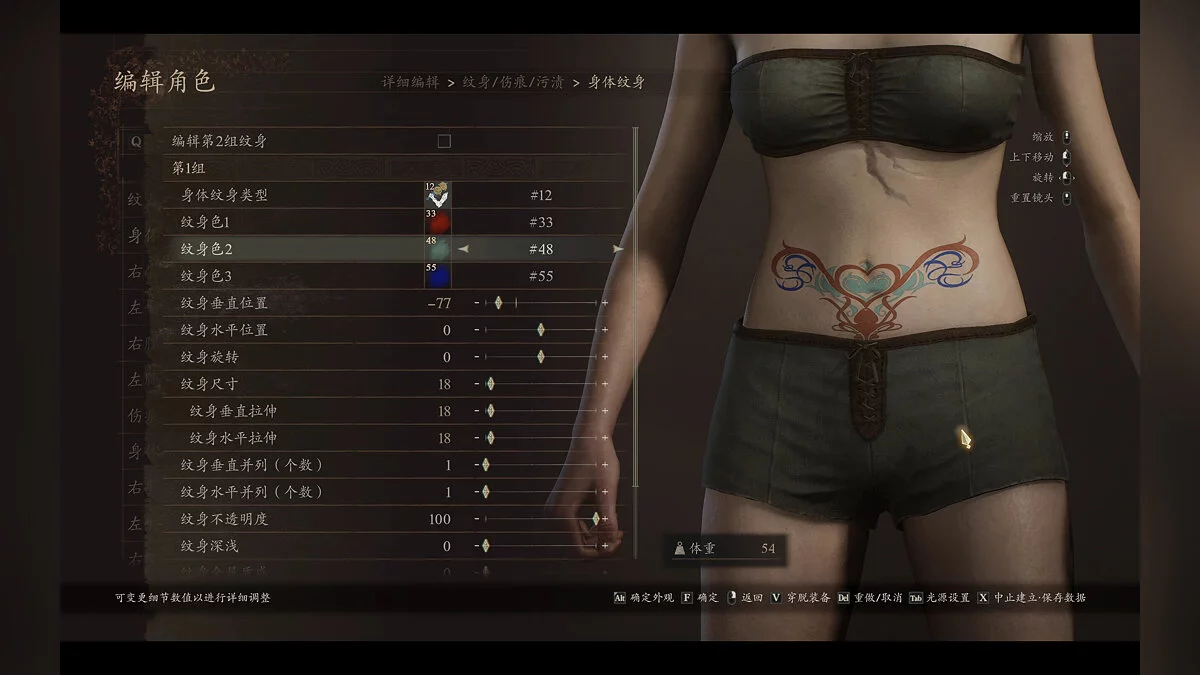Adjust the 纹身水平拉伸 slider
This screenshot has width=1200, height=675.
click(x=490, y=438)
